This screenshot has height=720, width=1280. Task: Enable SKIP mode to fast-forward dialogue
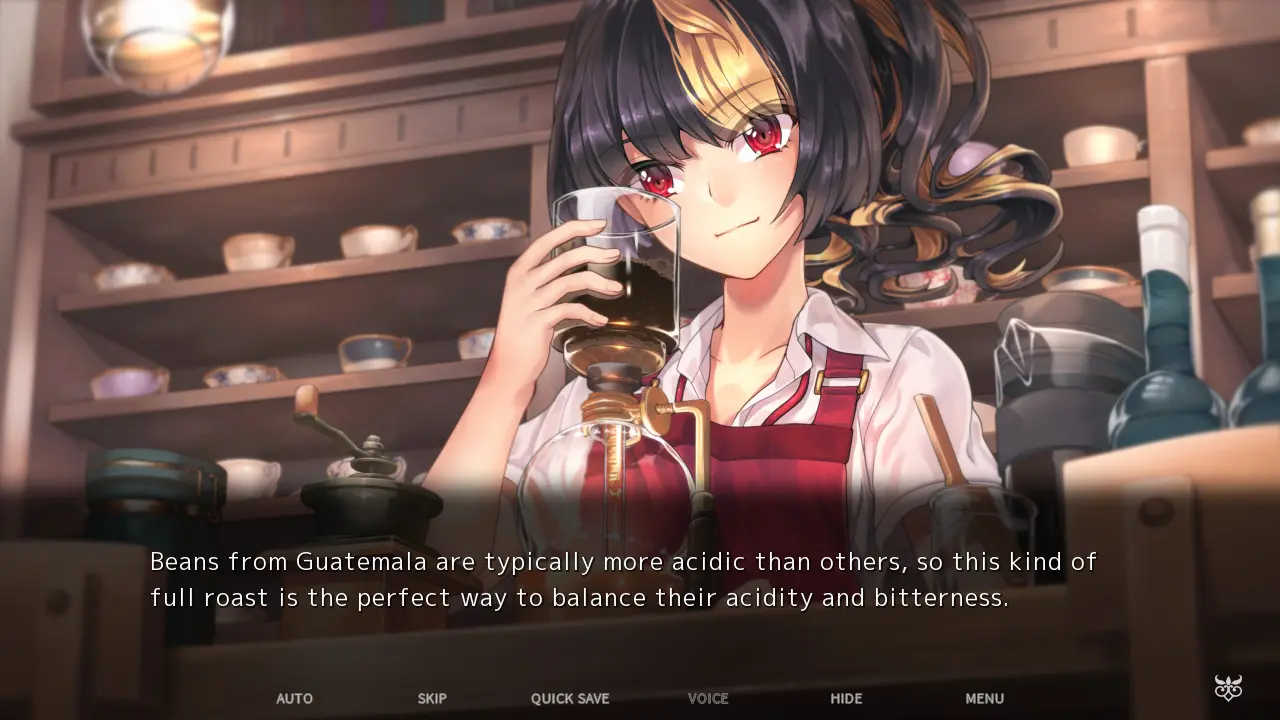(x=432, y=699)
